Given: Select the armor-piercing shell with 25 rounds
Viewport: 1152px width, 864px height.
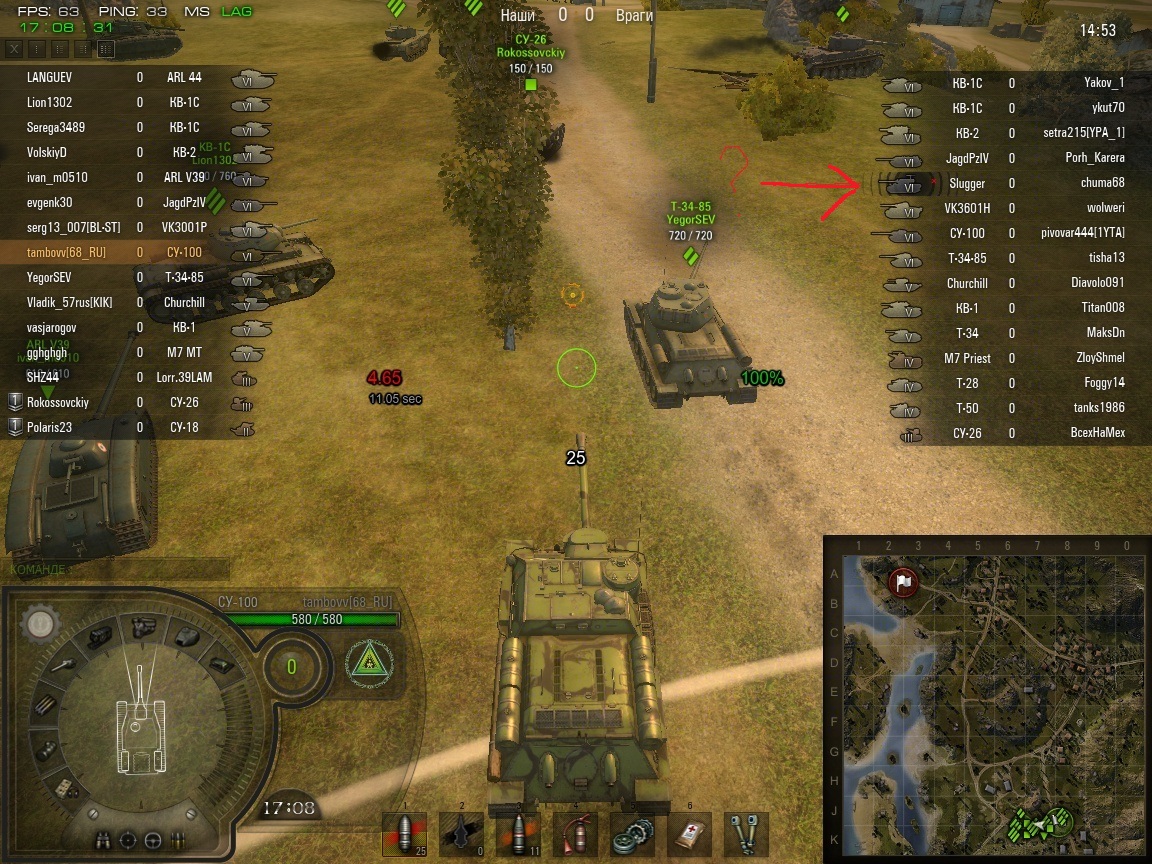Looking at the screenshot, I should [404, 834].
